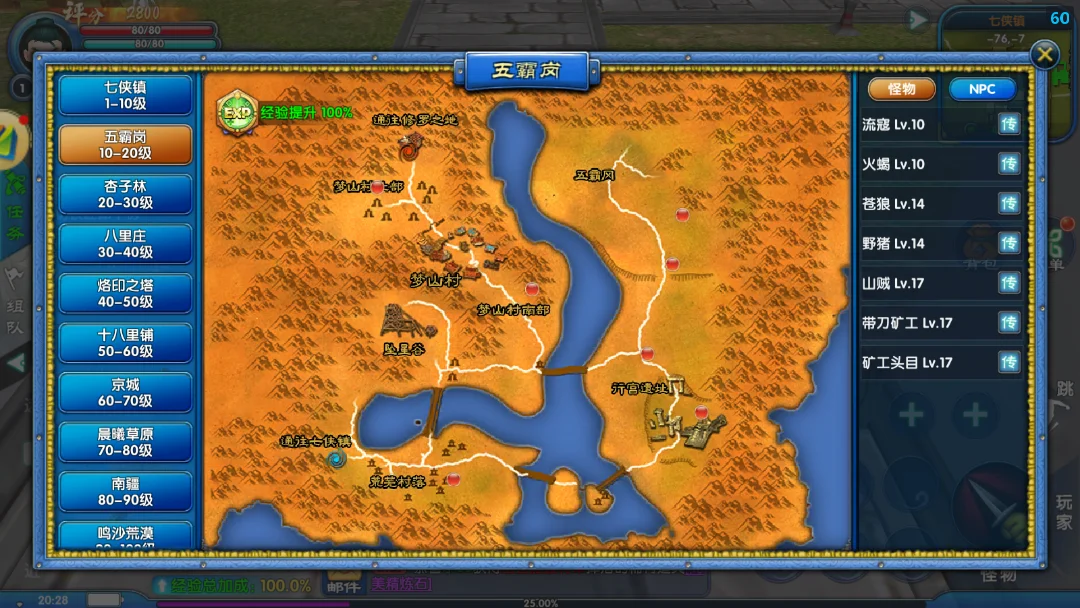Screen dimensions: 1080x608
Task: Select the 京城 60-70级 region
Action: point(125,392)
